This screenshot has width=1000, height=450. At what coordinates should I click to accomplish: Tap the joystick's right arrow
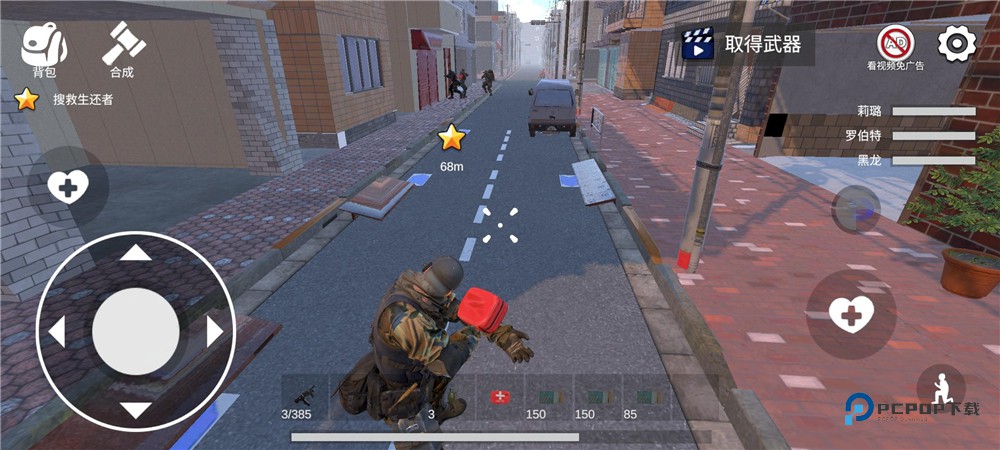tap(214, 331)
